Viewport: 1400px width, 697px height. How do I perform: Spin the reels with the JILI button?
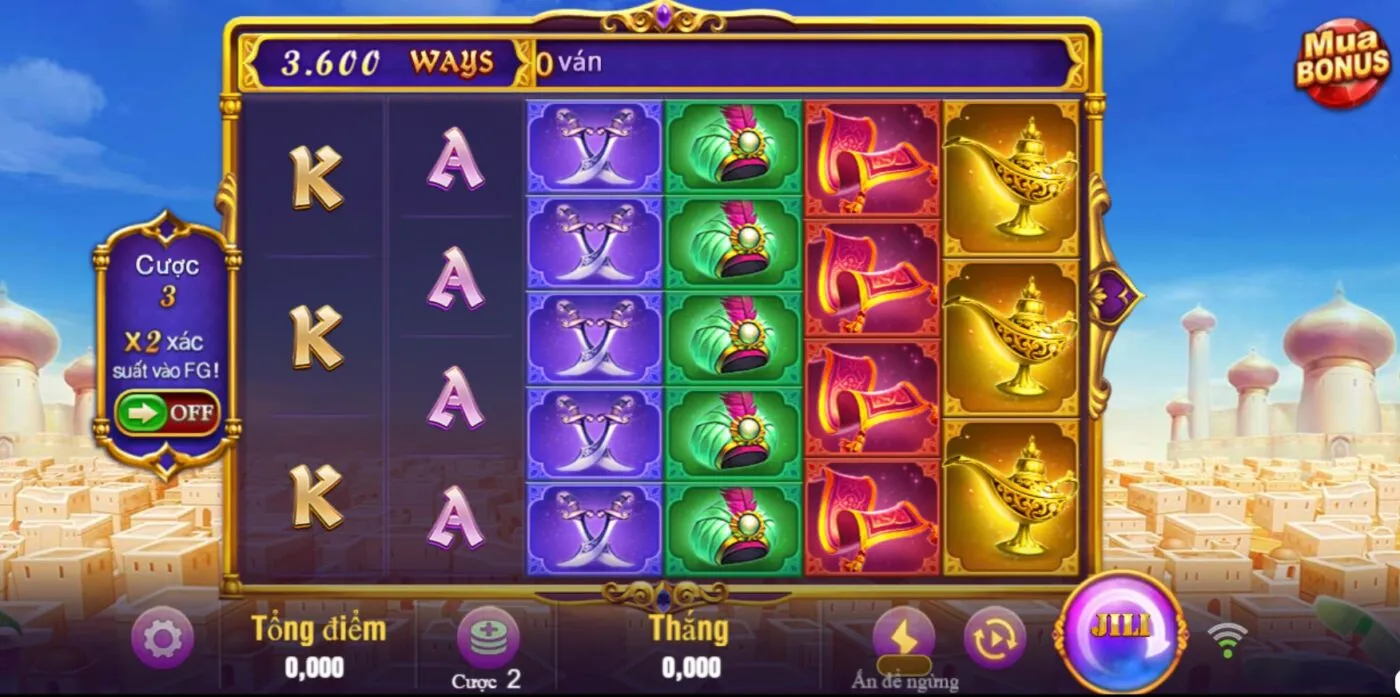(1119, 631)
